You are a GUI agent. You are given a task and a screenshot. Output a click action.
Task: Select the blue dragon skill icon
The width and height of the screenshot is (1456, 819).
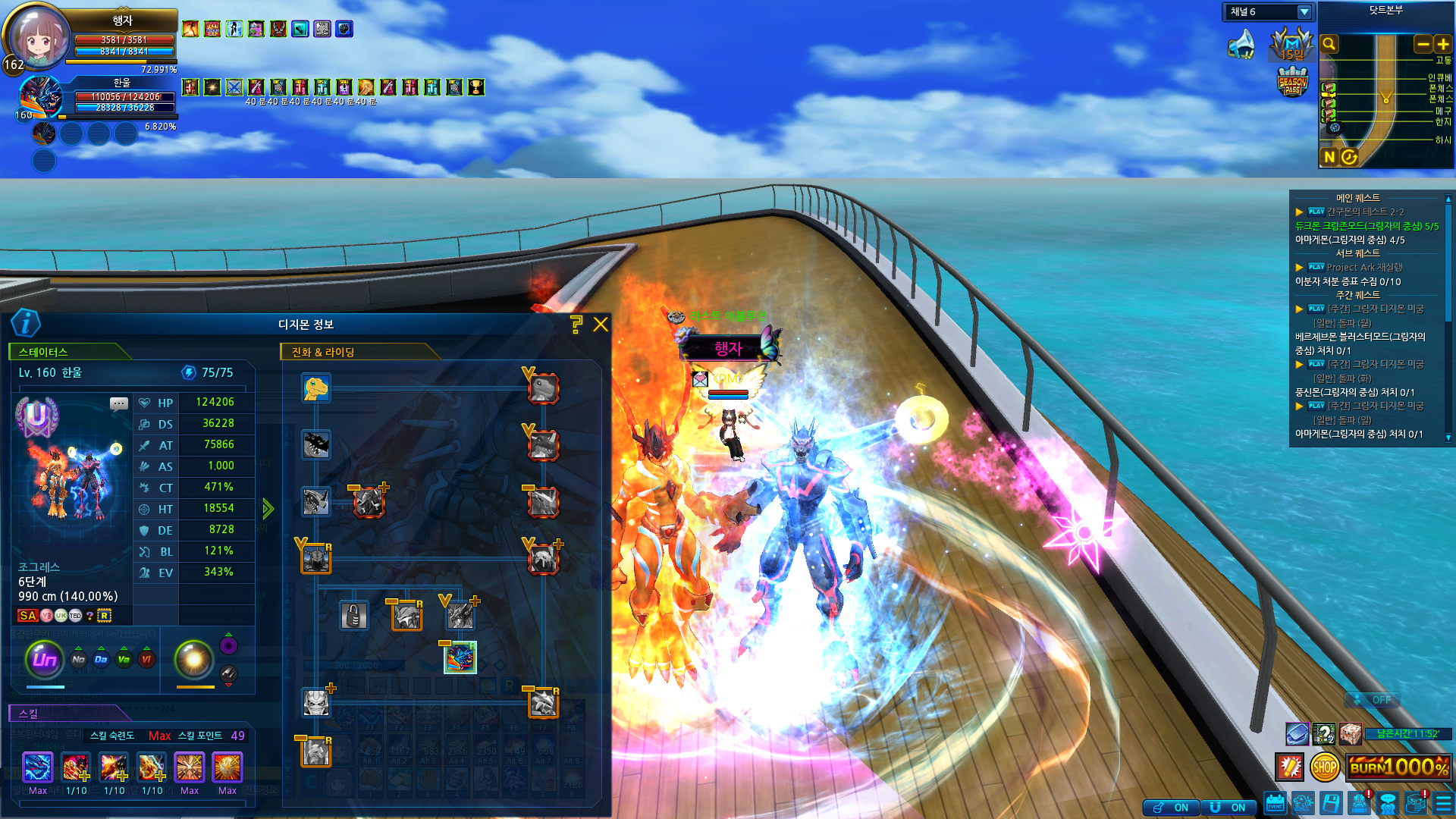pos(38,767)
